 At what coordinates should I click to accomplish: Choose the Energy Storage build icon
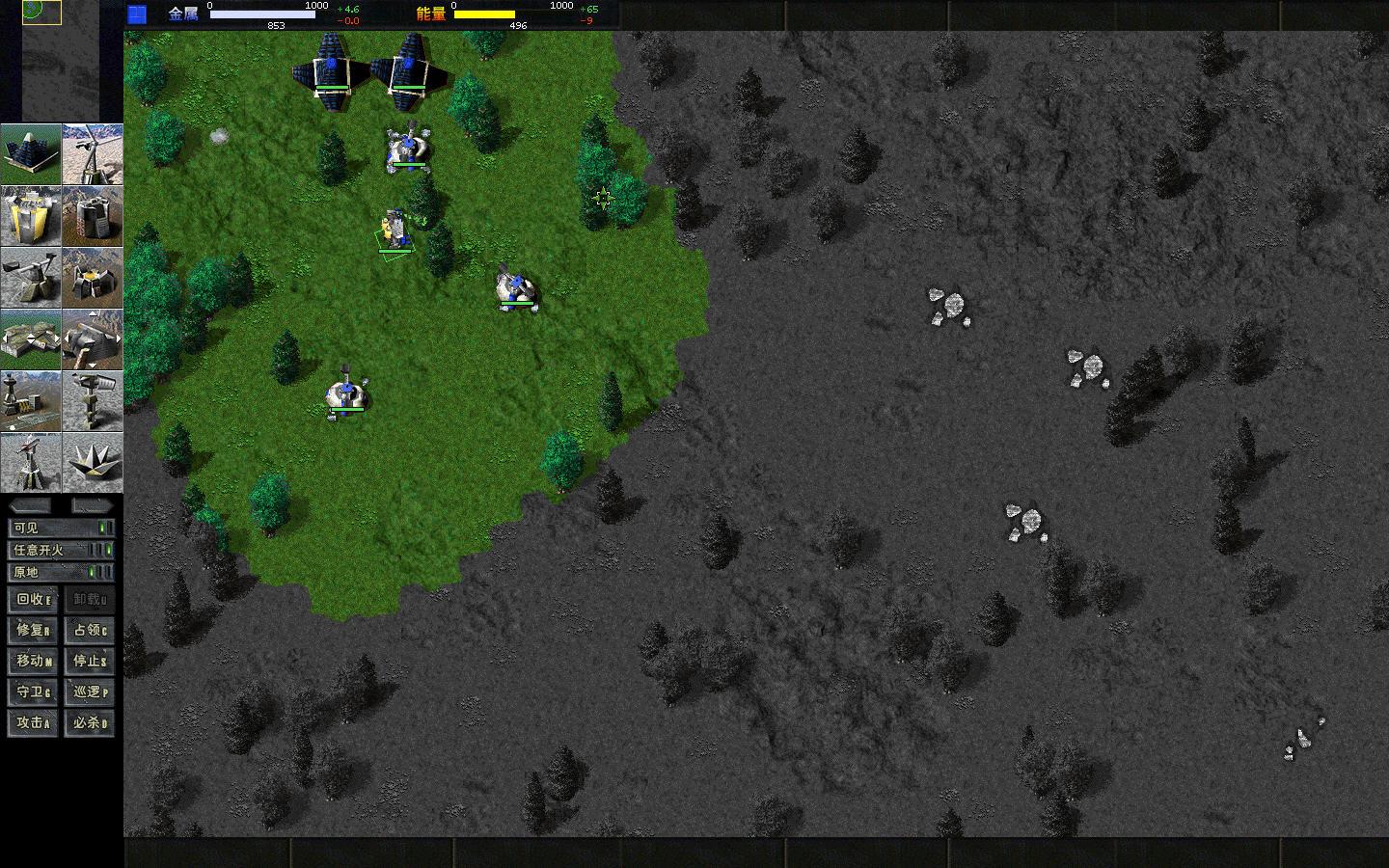[32, 216]
